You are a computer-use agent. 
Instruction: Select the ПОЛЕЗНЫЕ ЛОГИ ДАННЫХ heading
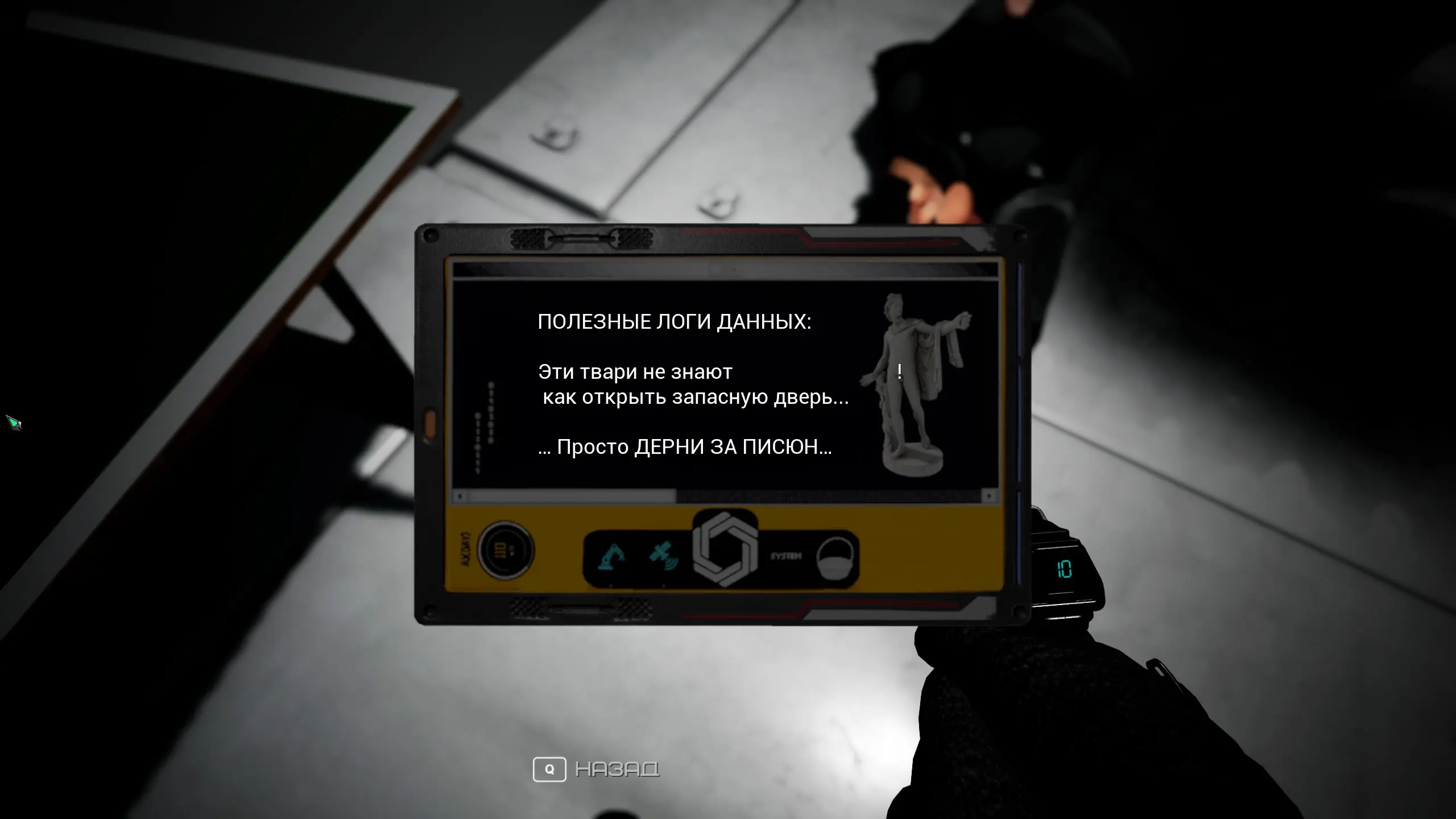(676, 322)
